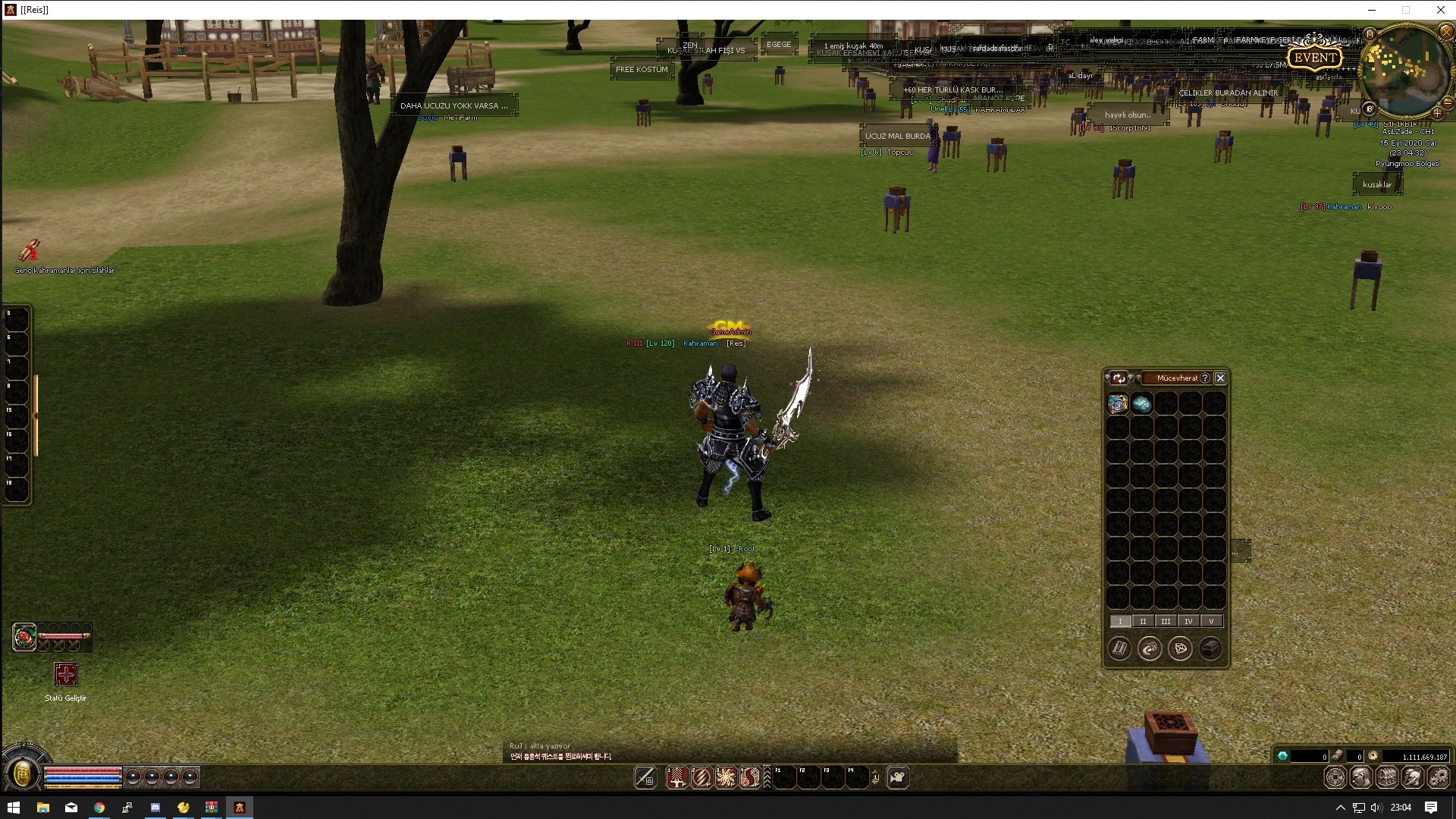Switch to inventory page V
This screenshot has width=1456, height=819.
(x=1211, y=621)
